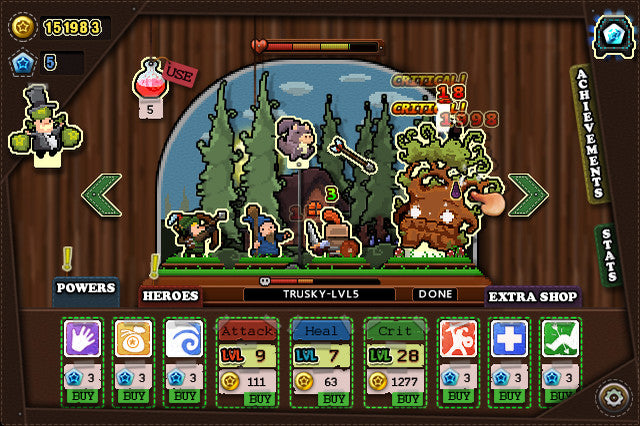Use the red health potion
Screen dimensions: 640x426
179,73
